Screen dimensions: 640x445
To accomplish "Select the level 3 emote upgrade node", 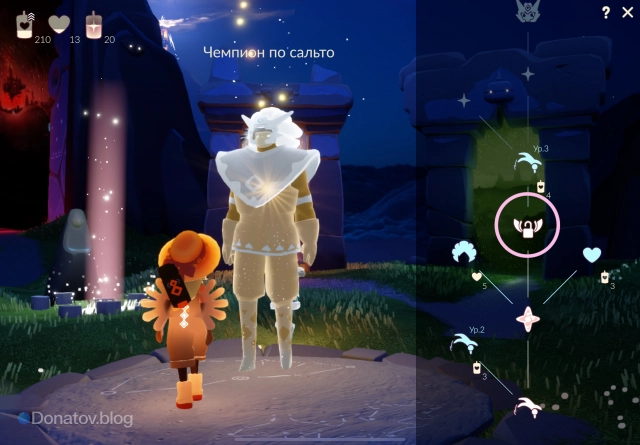I will point(527,160).
